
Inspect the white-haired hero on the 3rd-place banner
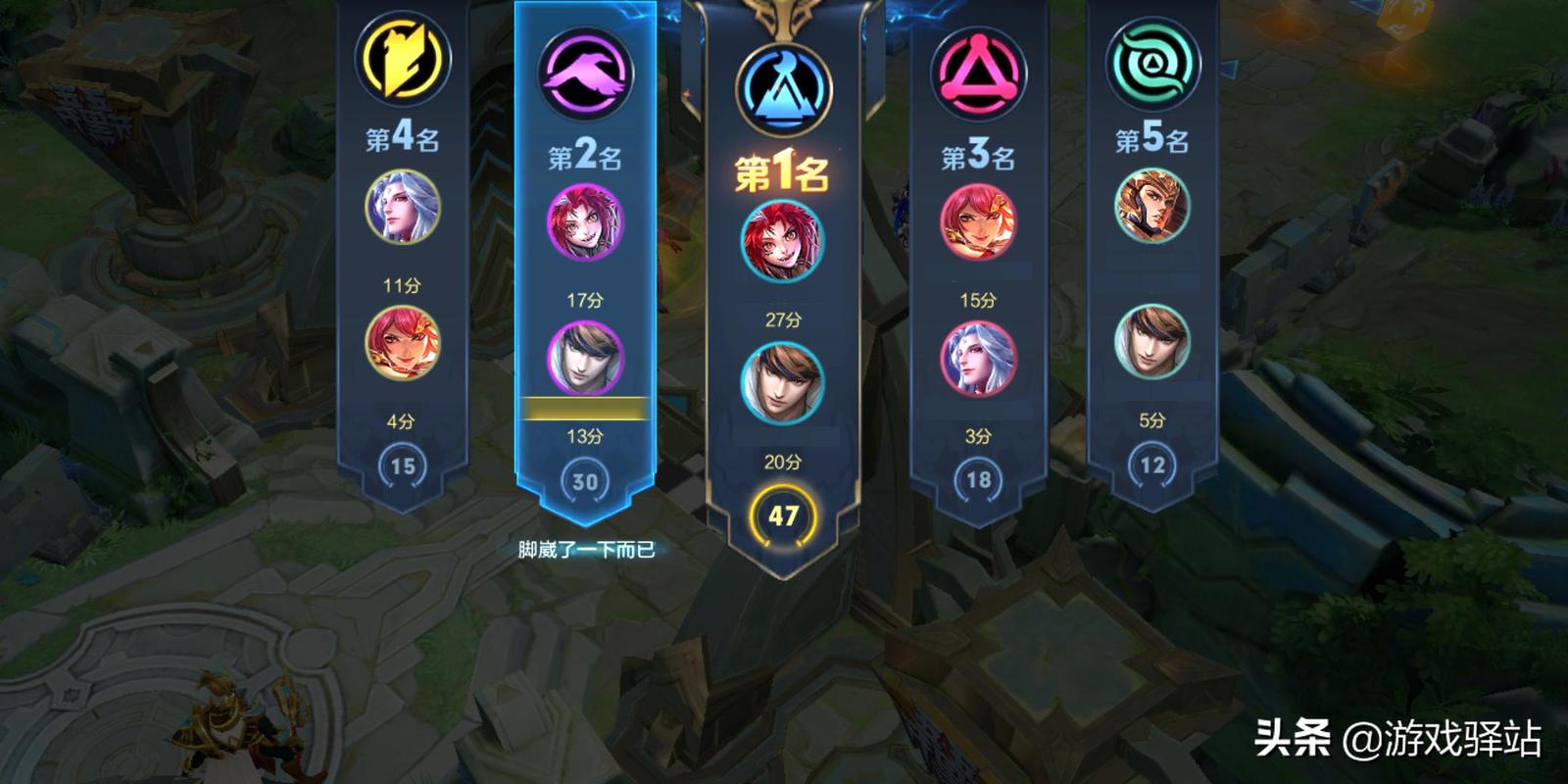point(978,360)
